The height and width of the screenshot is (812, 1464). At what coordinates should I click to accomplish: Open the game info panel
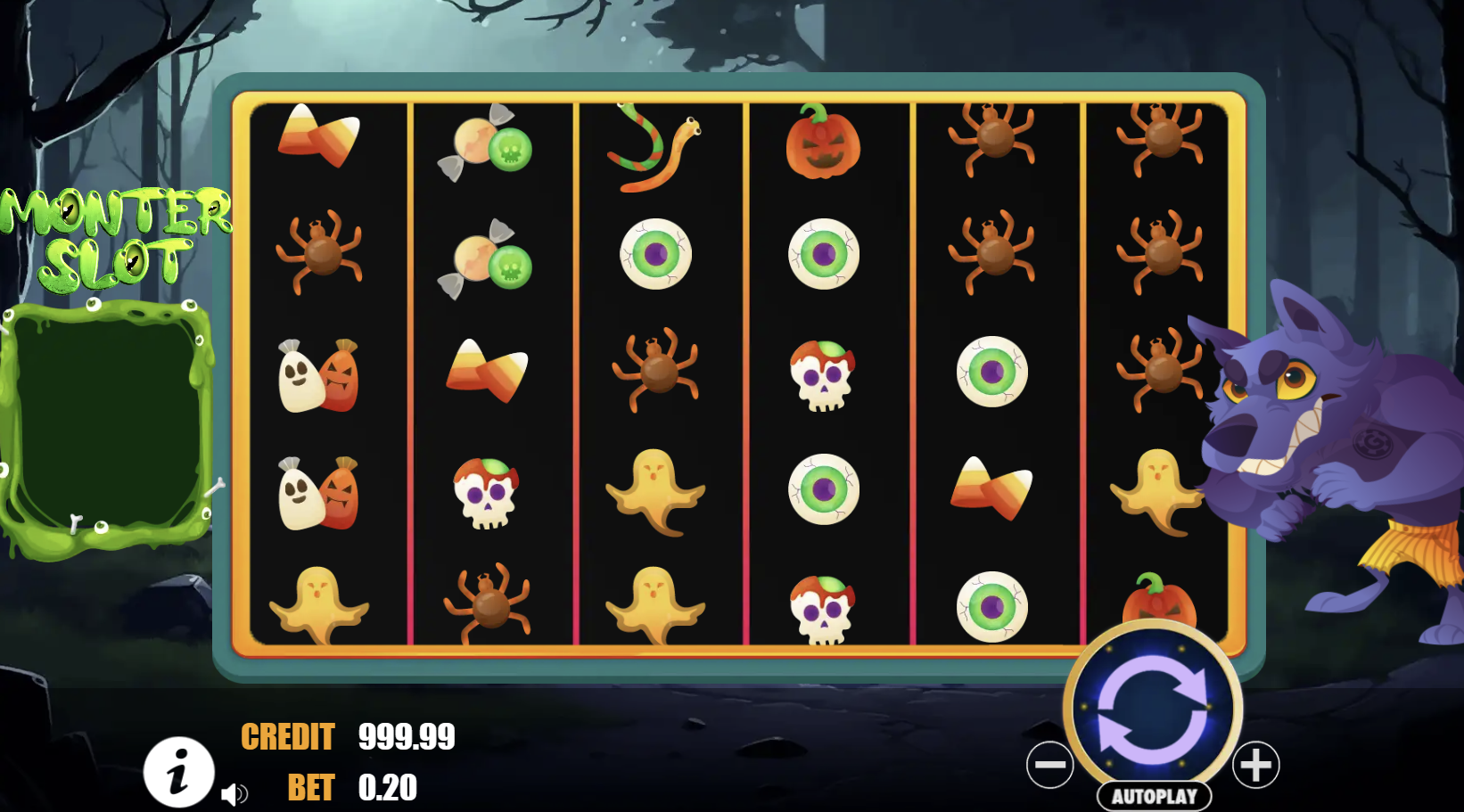179,771
